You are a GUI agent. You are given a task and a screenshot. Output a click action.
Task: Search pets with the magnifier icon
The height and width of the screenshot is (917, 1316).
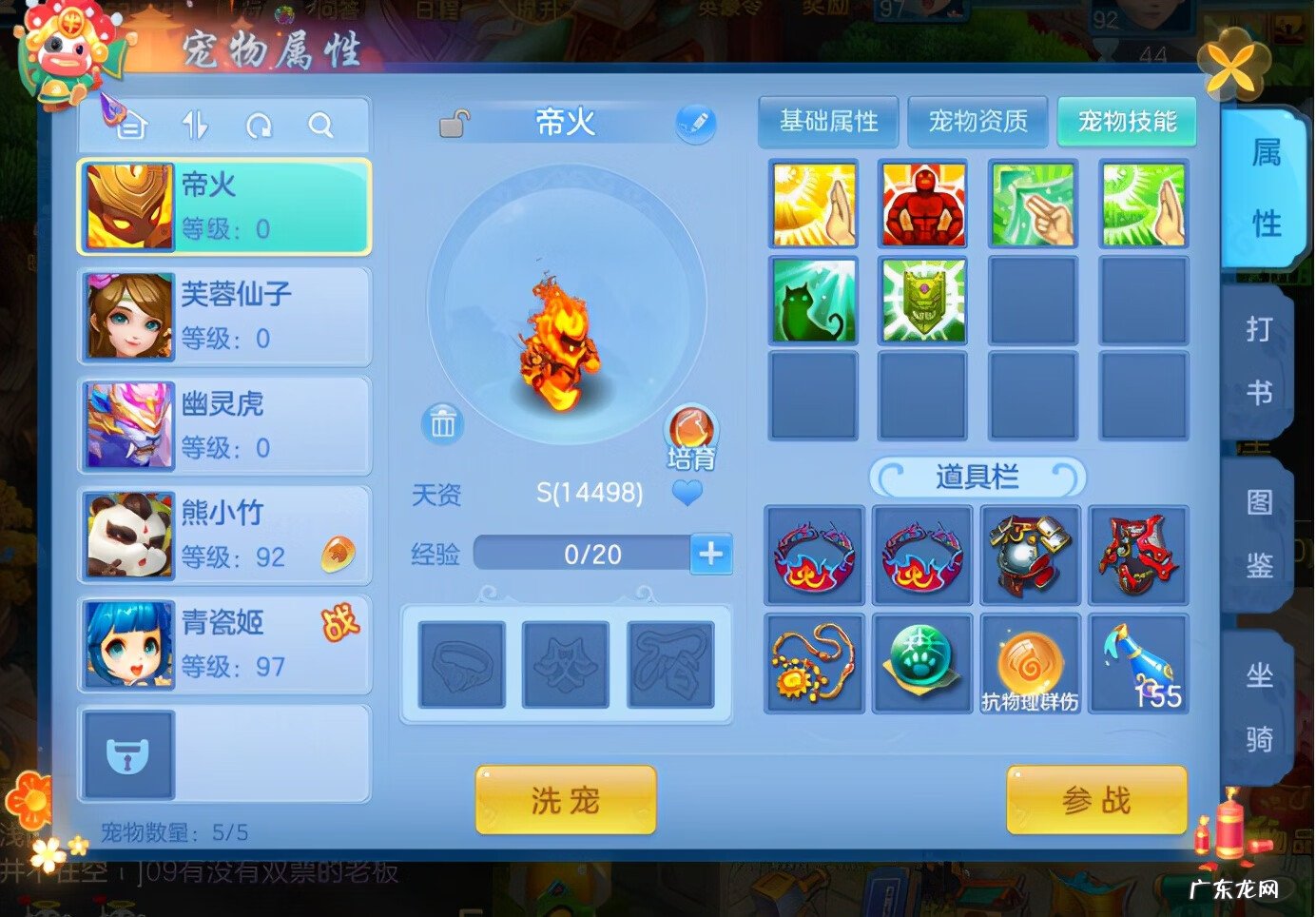tap(321, 125)
